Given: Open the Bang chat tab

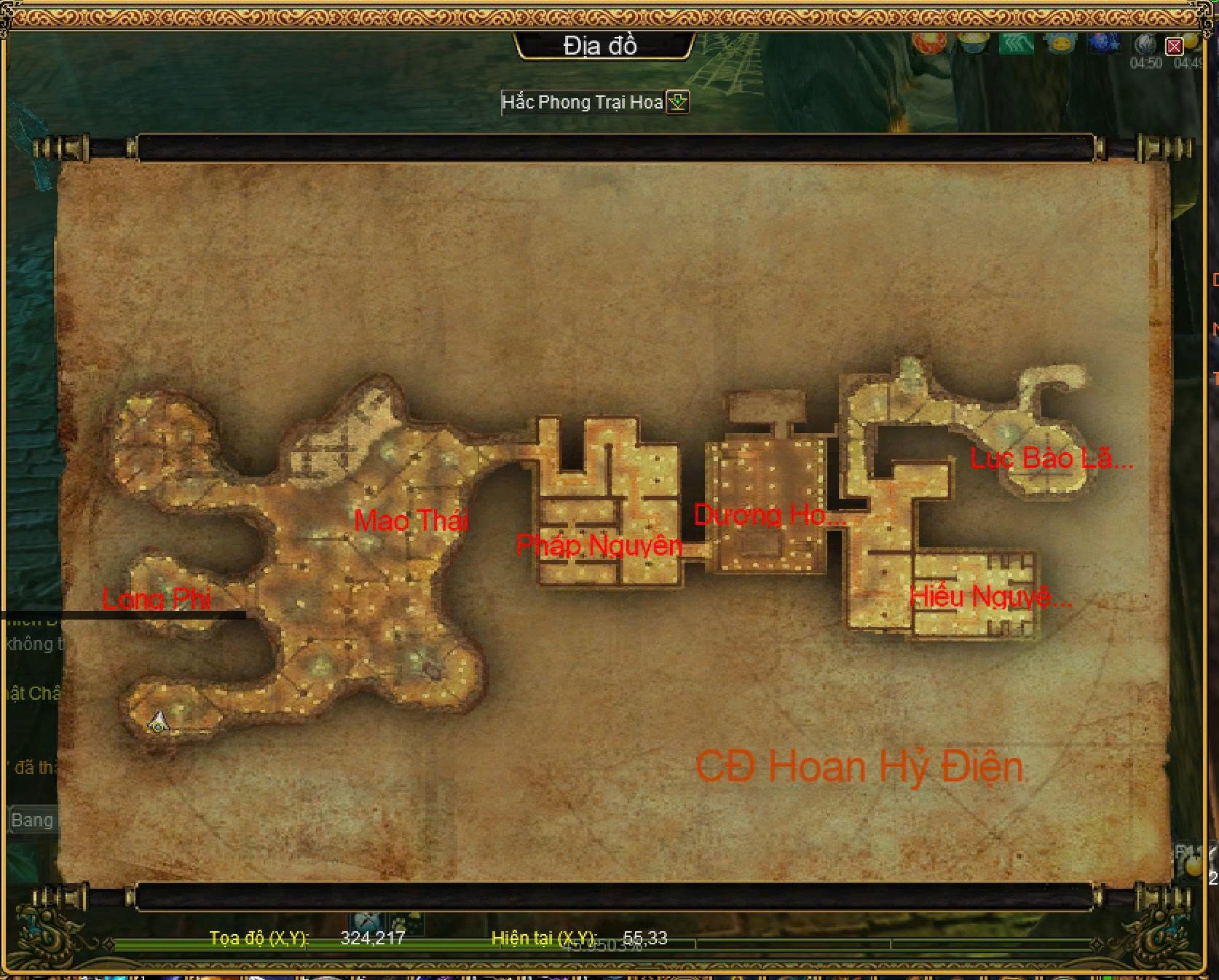Looking at the screenshot, I should (32, 820).
